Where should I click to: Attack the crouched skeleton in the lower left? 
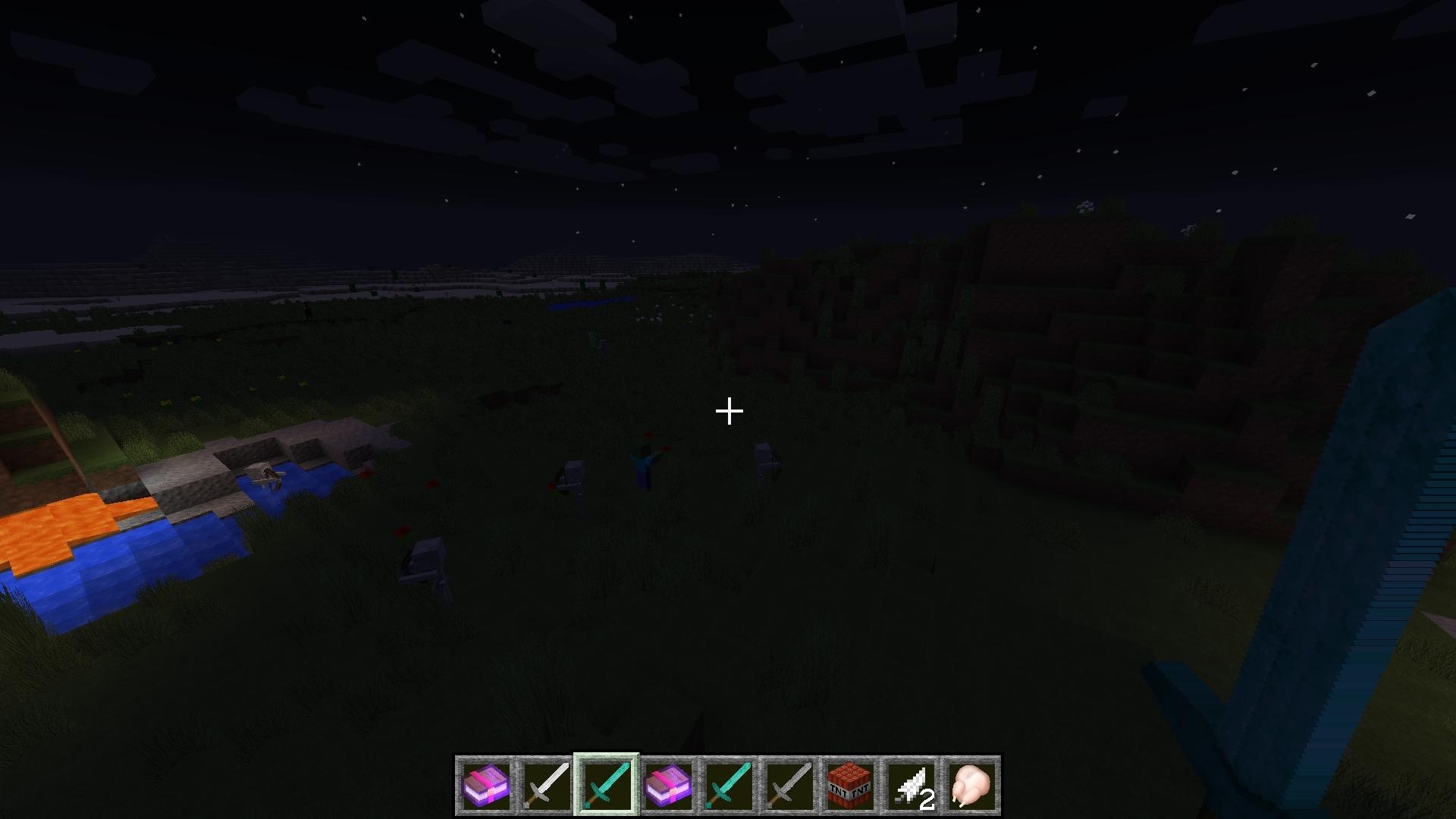click(x=425, y=561)
